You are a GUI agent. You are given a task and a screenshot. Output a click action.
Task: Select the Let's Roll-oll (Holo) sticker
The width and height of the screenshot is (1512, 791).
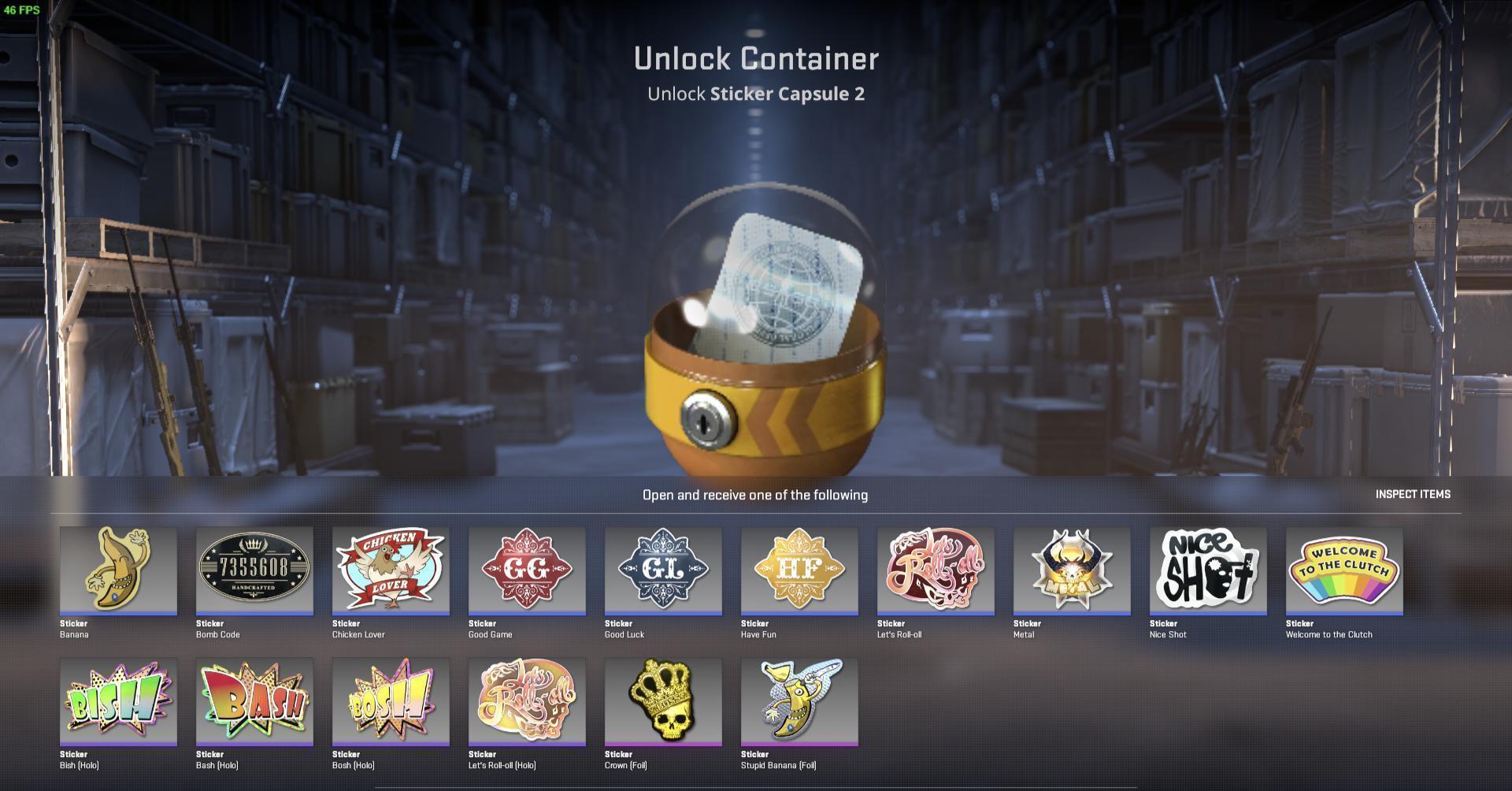coord(527,700)
